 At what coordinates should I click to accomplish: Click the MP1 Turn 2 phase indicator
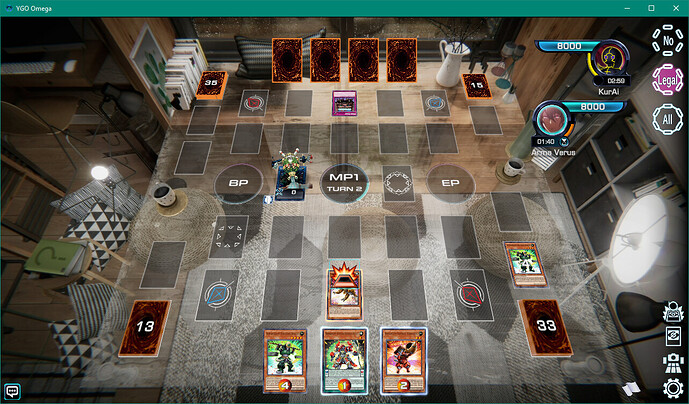pos(344,182)
